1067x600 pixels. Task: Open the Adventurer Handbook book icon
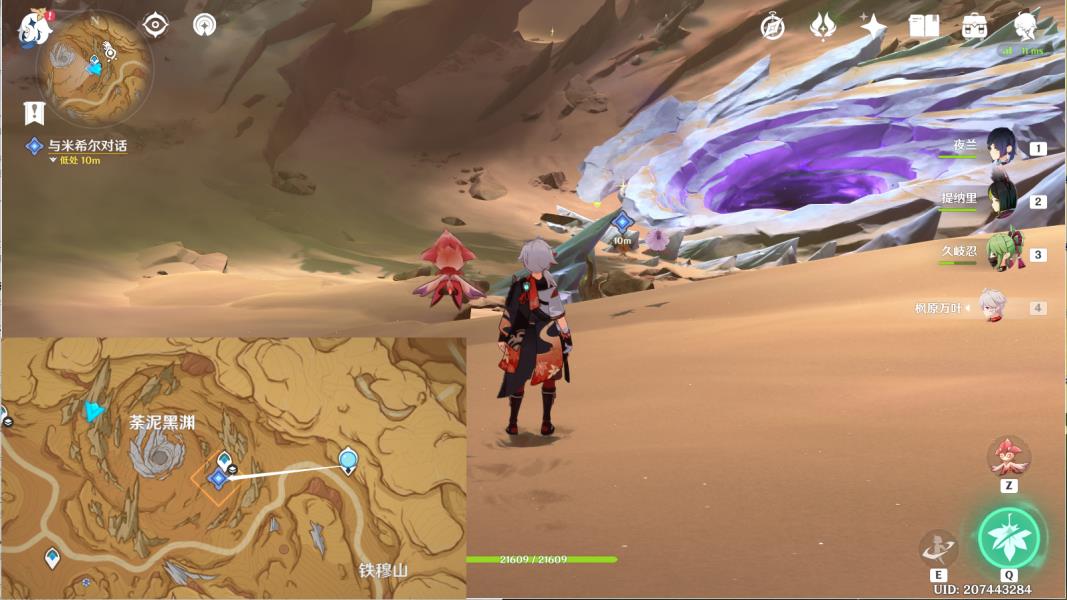[923, 26]
